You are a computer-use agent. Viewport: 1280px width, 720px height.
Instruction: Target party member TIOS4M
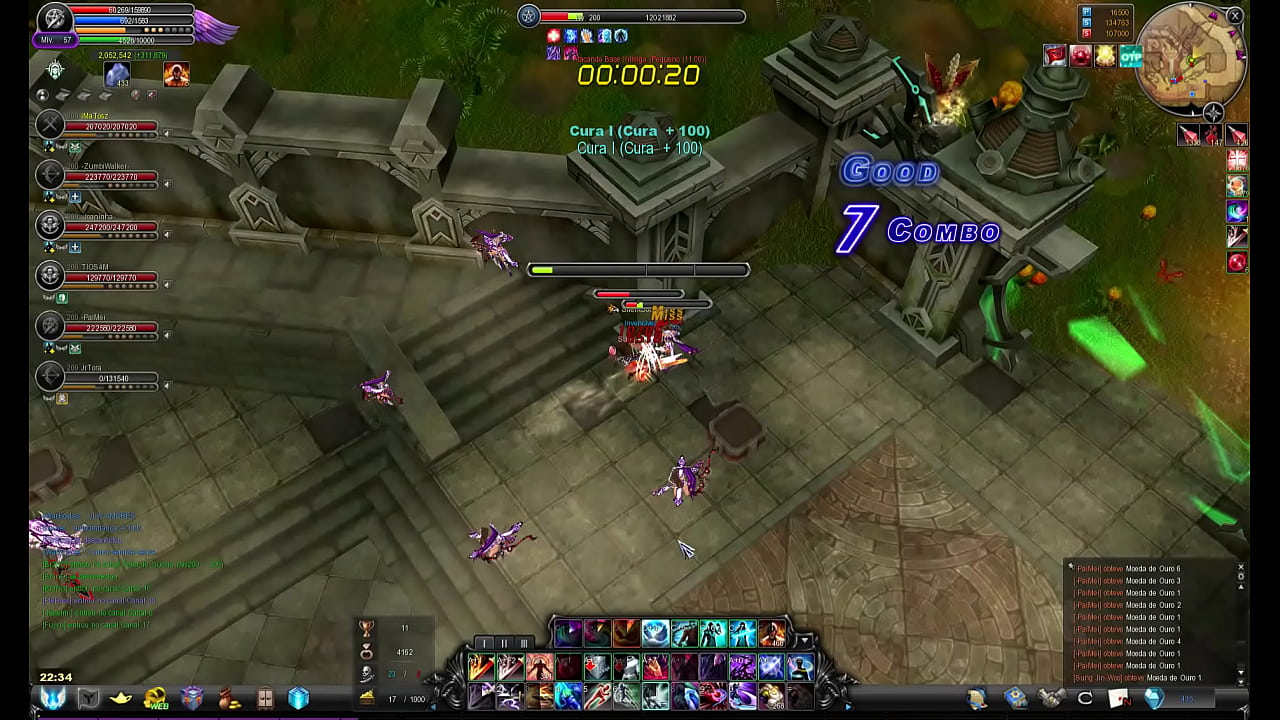coord(110,278)
